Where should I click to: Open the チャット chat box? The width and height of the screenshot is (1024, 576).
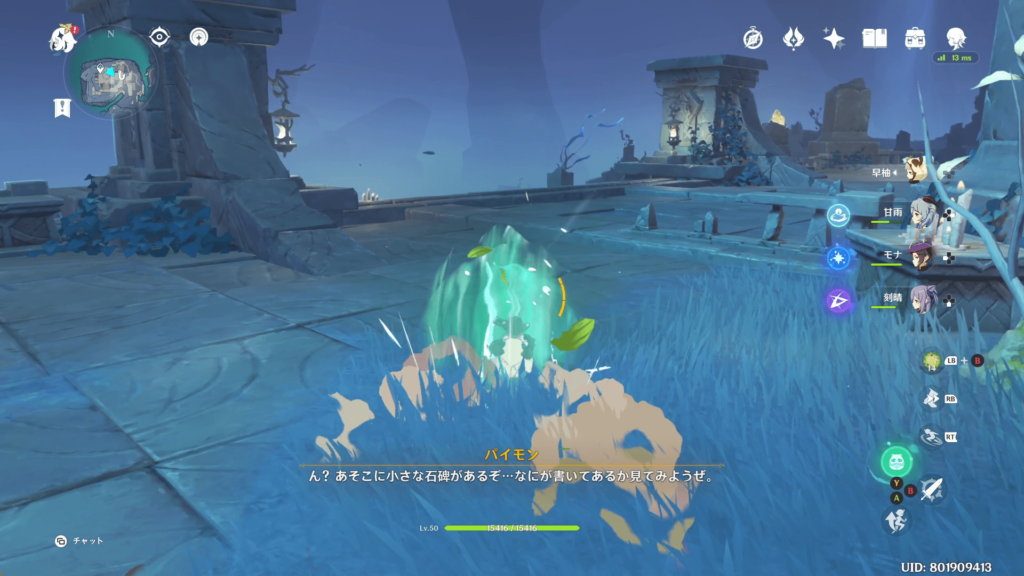pos(80,541)
